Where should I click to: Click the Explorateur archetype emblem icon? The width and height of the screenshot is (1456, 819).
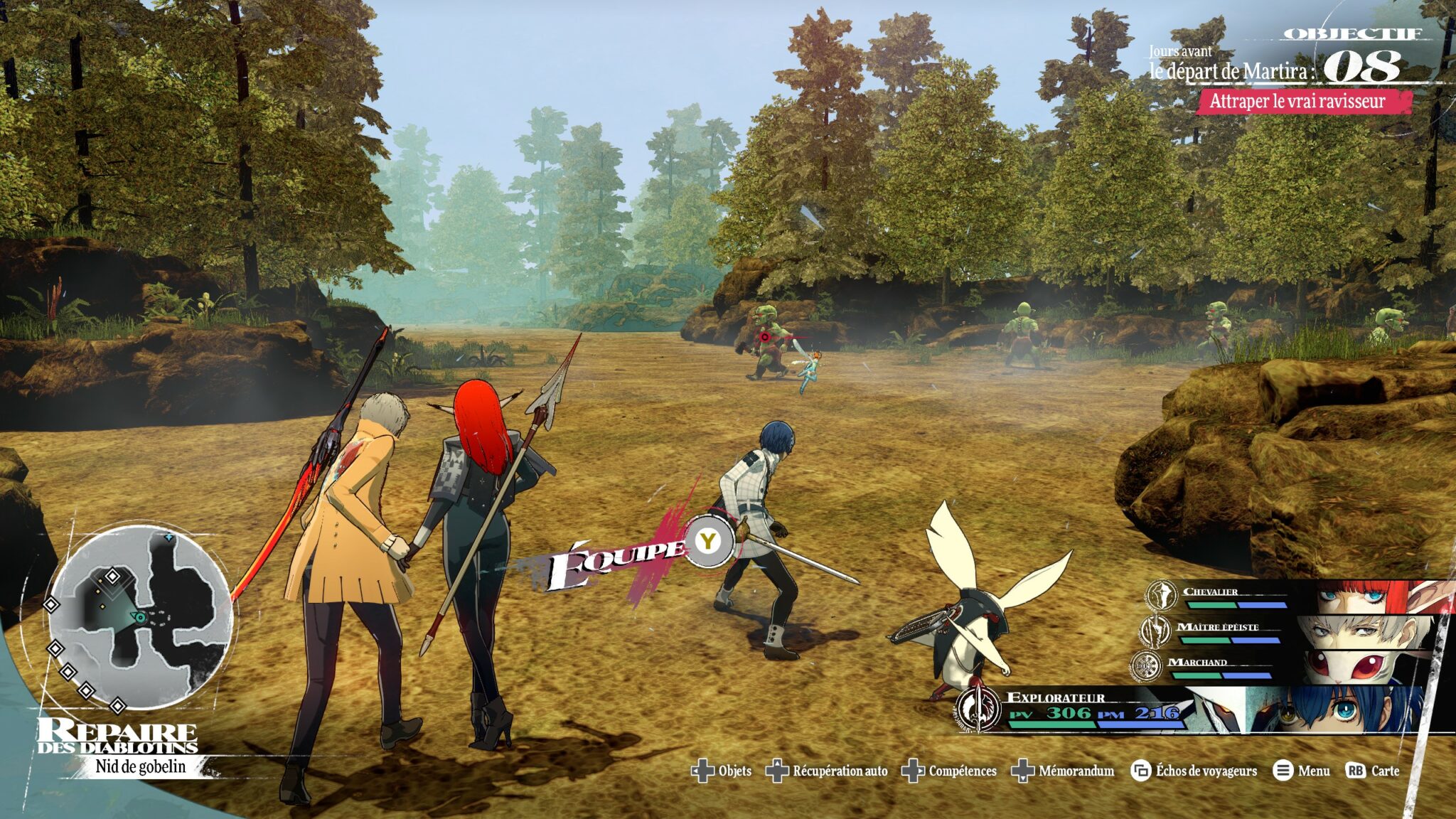(x=979, y=709)
